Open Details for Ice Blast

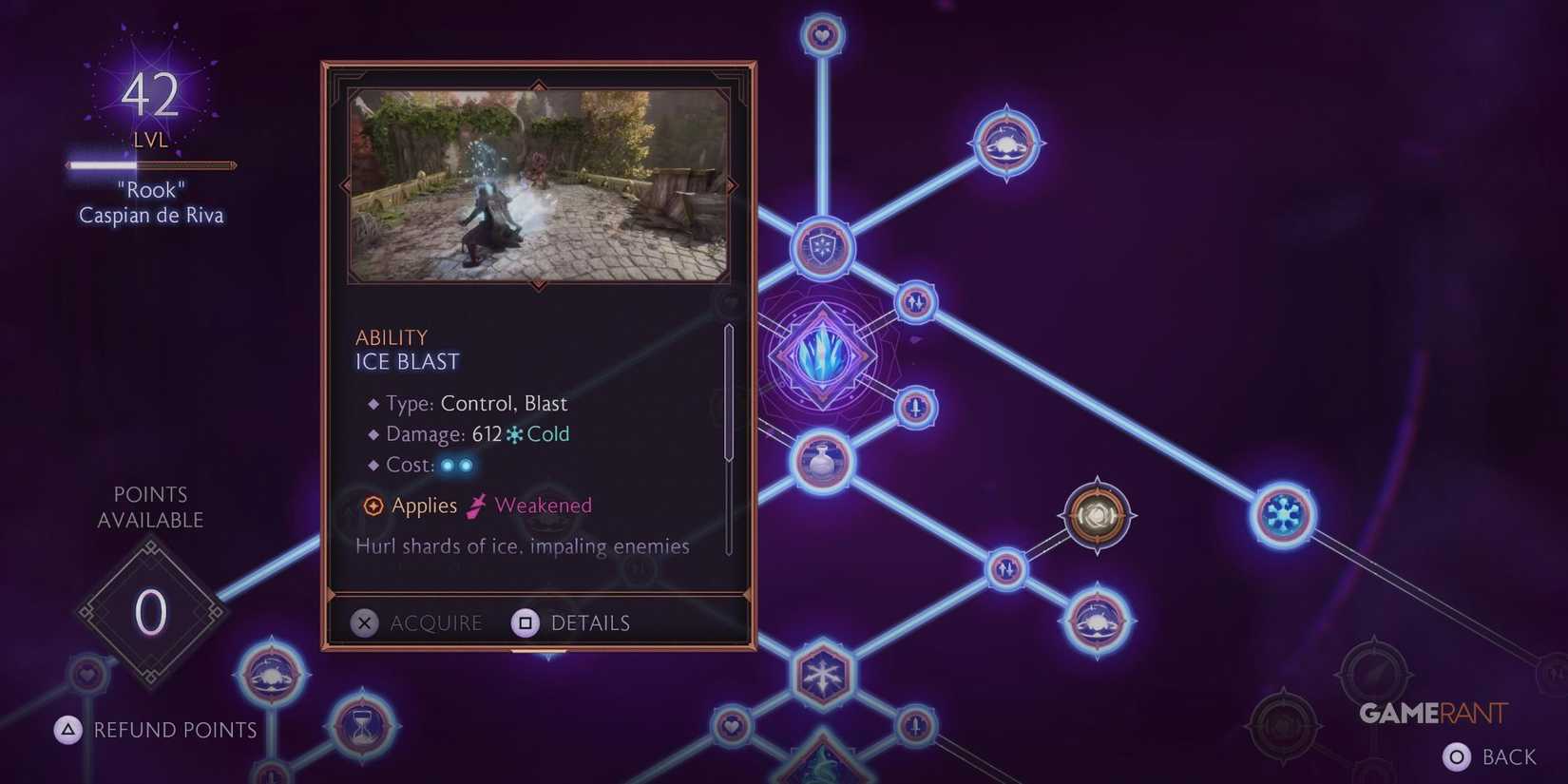(570, 622)
